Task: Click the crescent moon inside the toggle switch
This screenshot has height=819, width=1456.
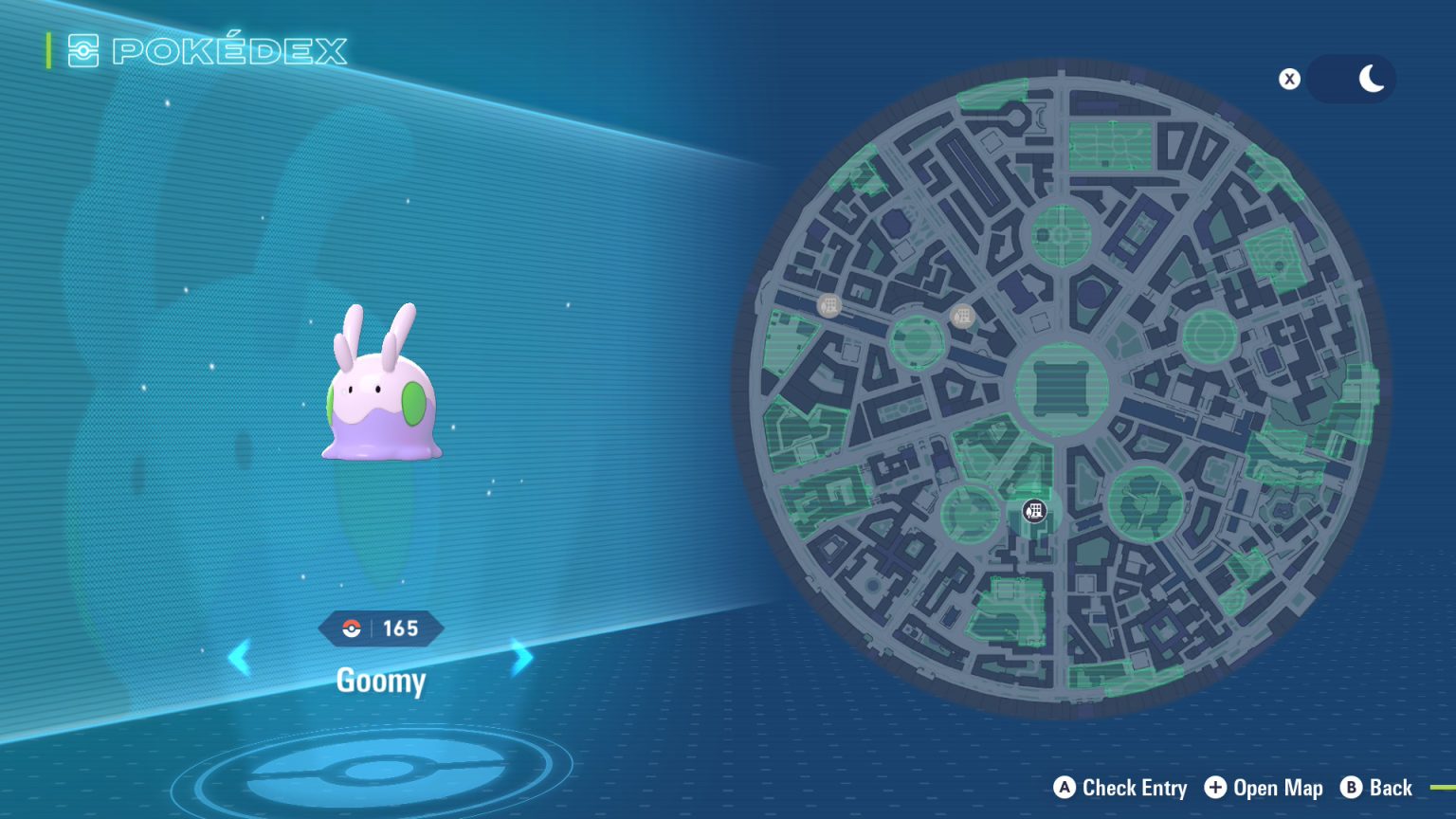Action: (1370, 79)
